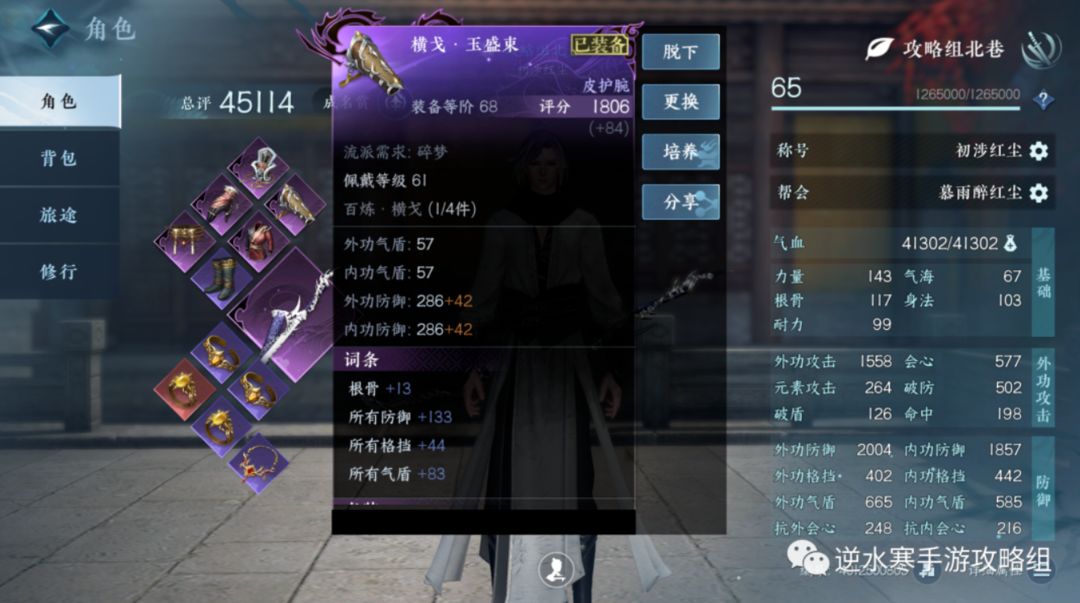This screenshot has width=1080, height=603.
Task: Click the 脱下 (unequip) button
Action: point(680,52)
